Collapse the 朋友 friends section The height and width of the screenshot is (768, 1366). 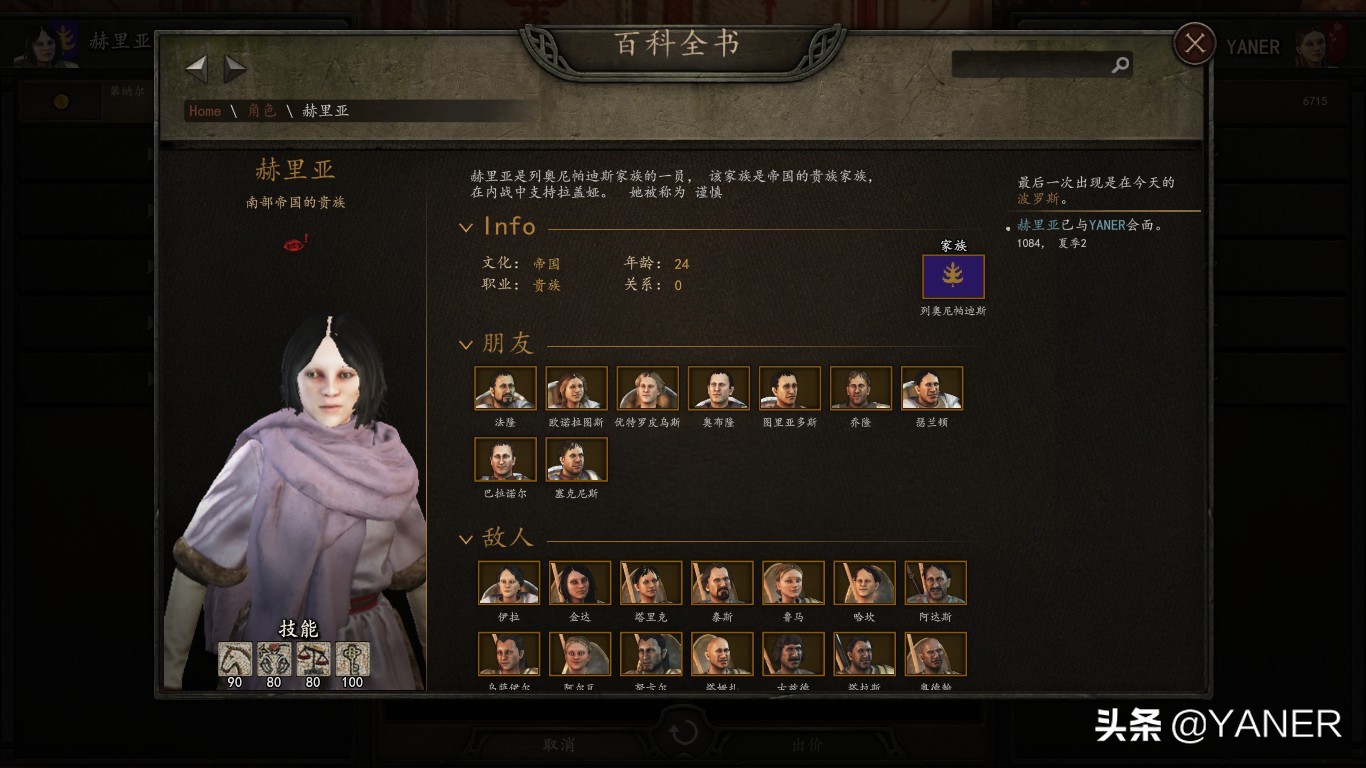pos(466,344)
